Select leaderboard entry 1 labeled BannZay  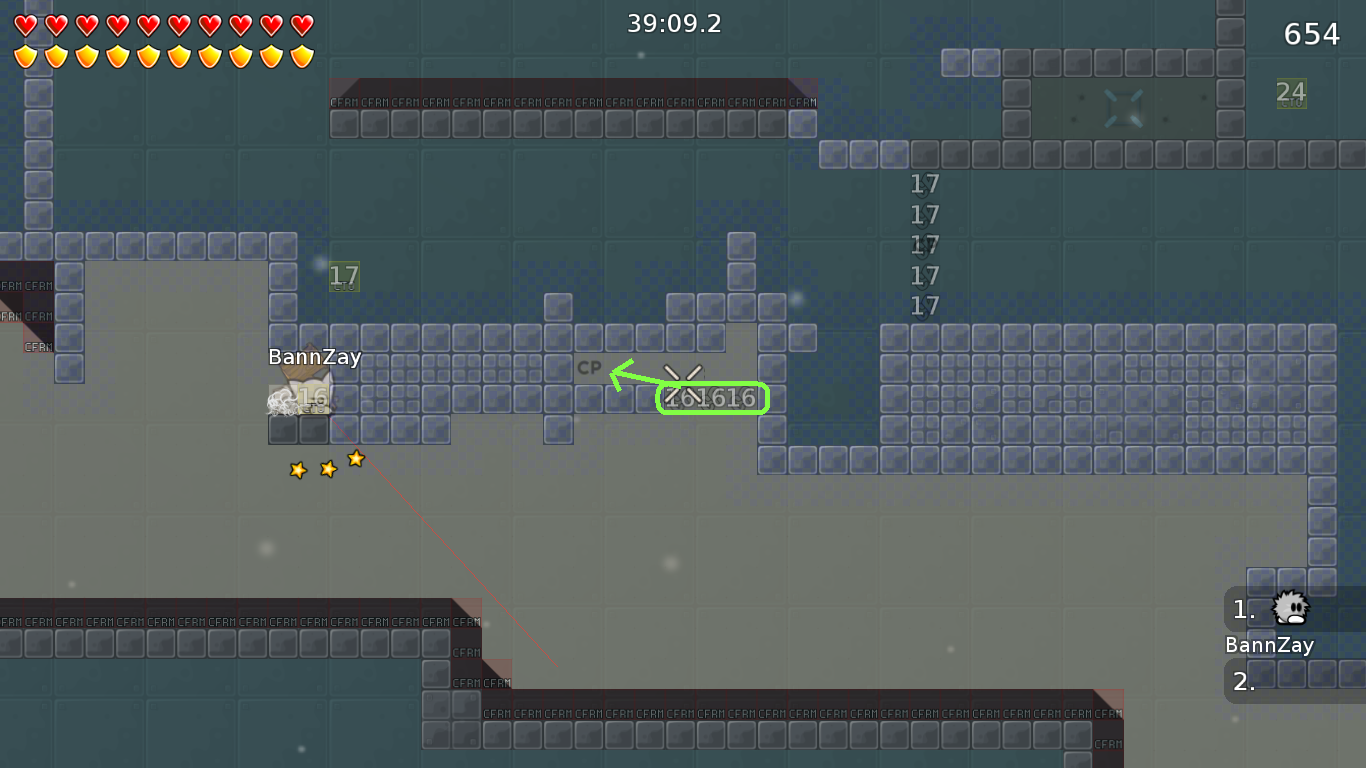click(x=1269, y=645)
